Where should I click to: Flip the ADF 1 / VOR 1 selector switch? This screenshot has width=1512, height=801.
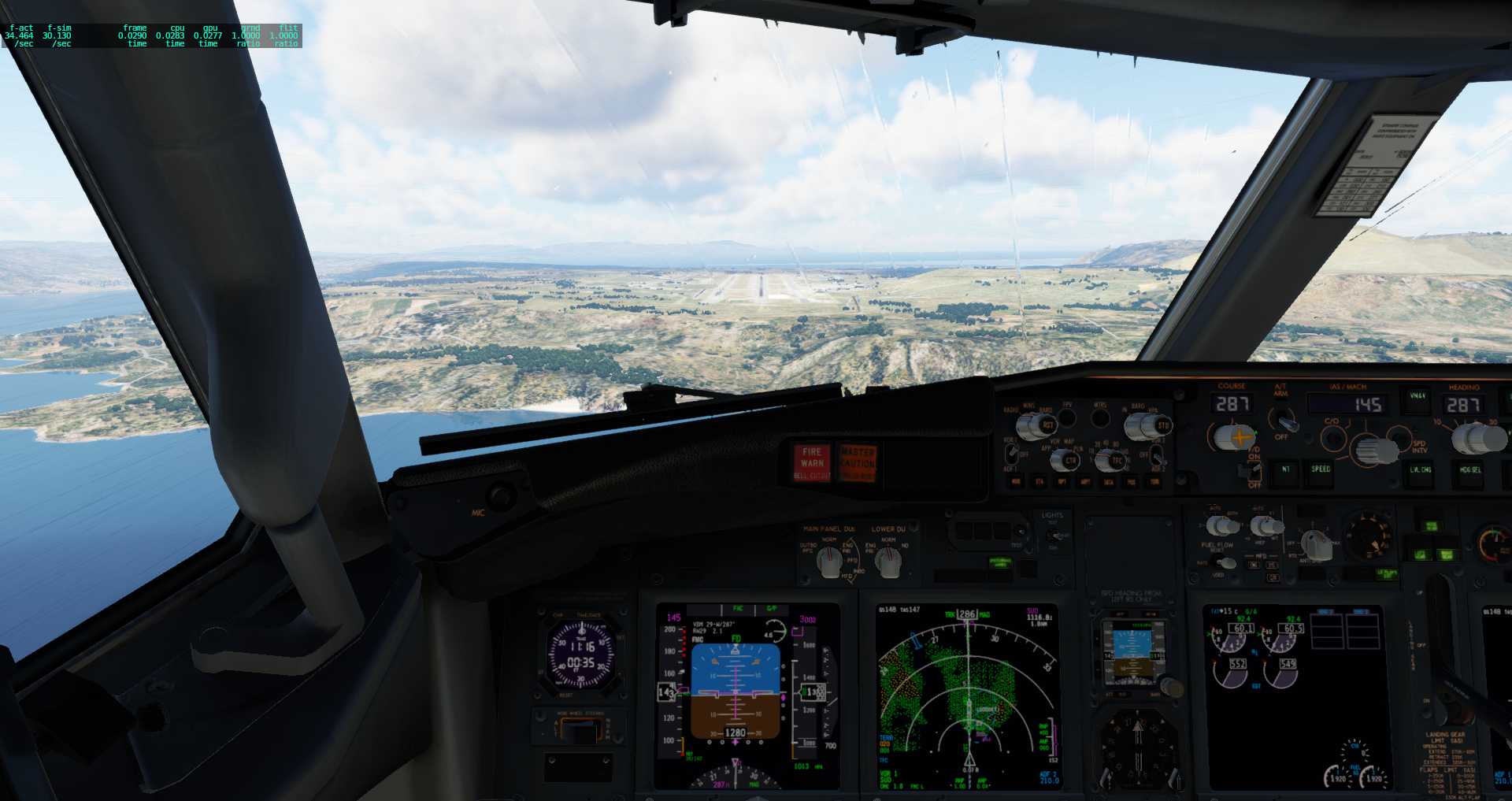click(x=1012, y=452)
